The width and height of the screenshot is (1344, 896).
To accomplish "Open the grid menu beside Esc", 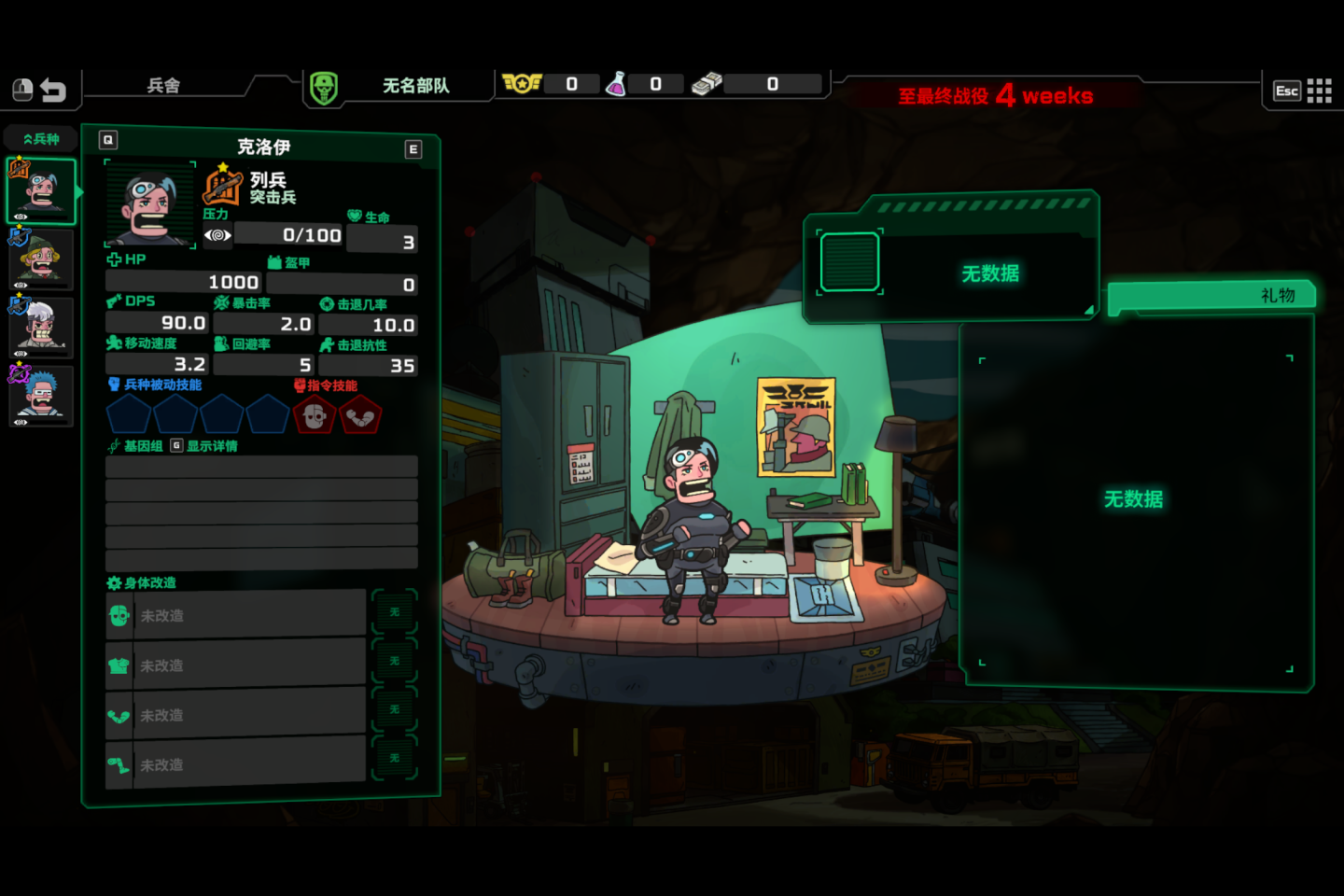I will click(x=1319, y=91).
